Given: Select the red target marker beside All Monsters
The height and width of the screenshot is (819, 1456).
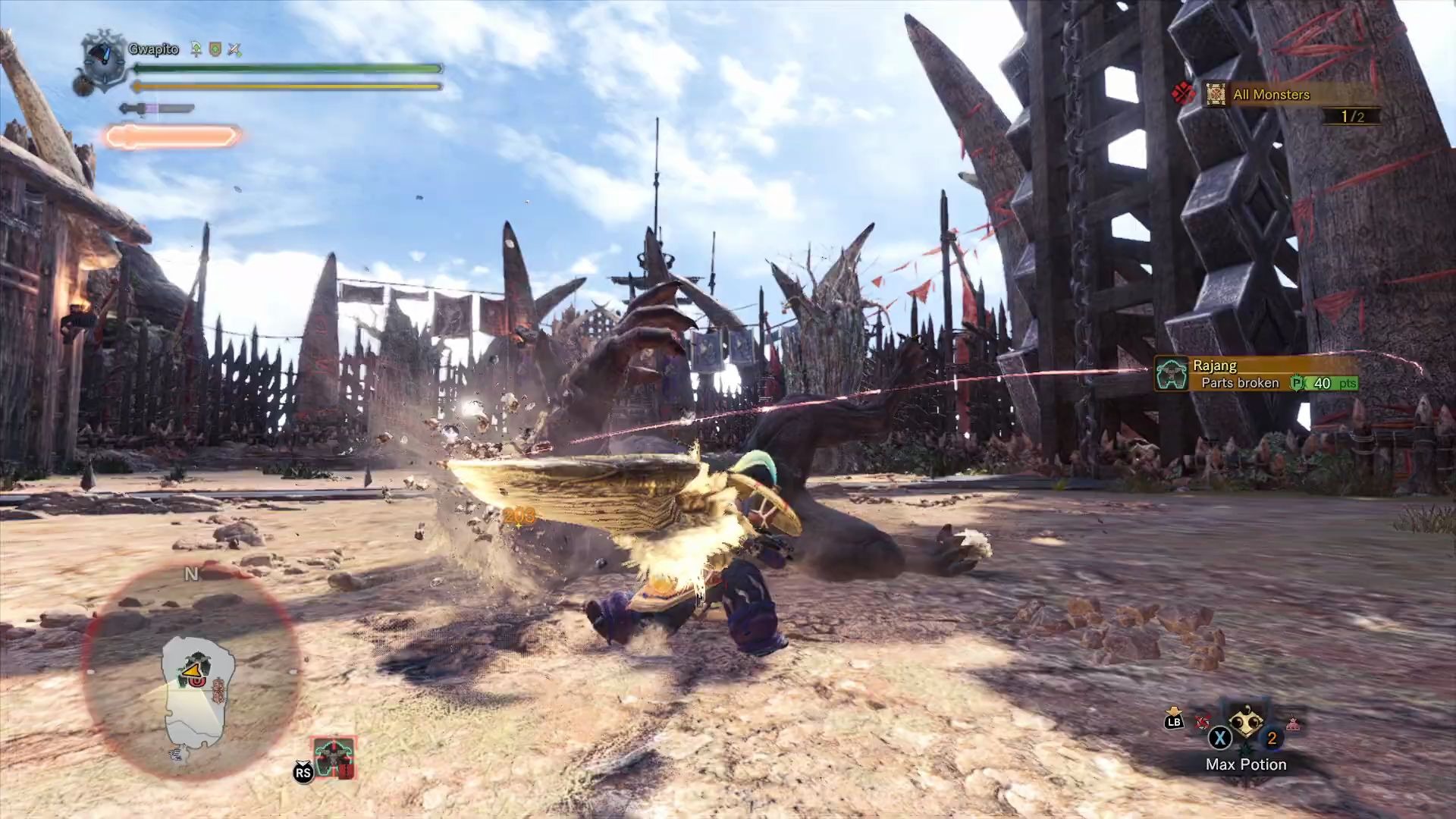Looking at the screenshot, I should [x=1183, y=94].
